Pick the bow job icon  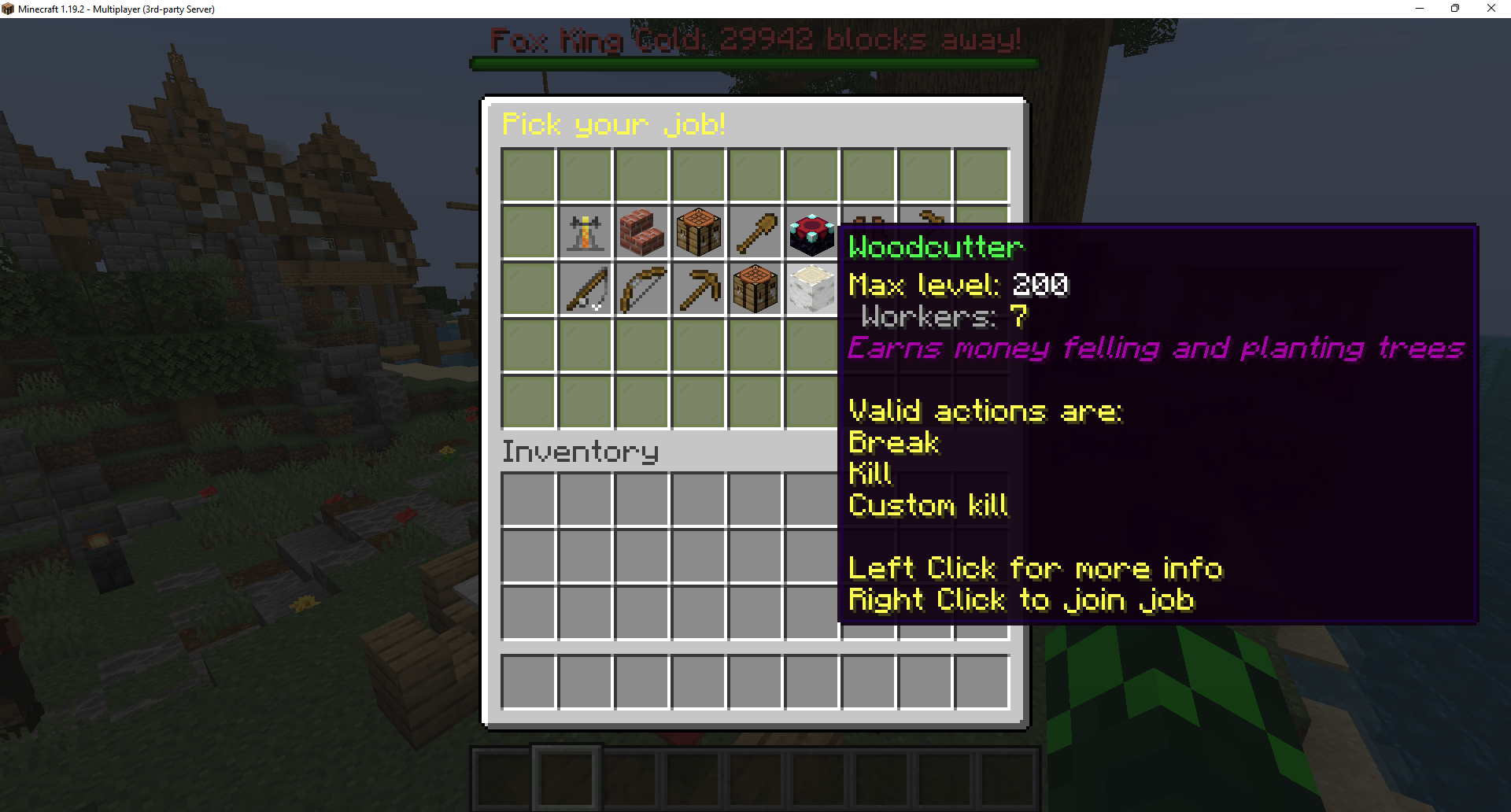[642, 290]
